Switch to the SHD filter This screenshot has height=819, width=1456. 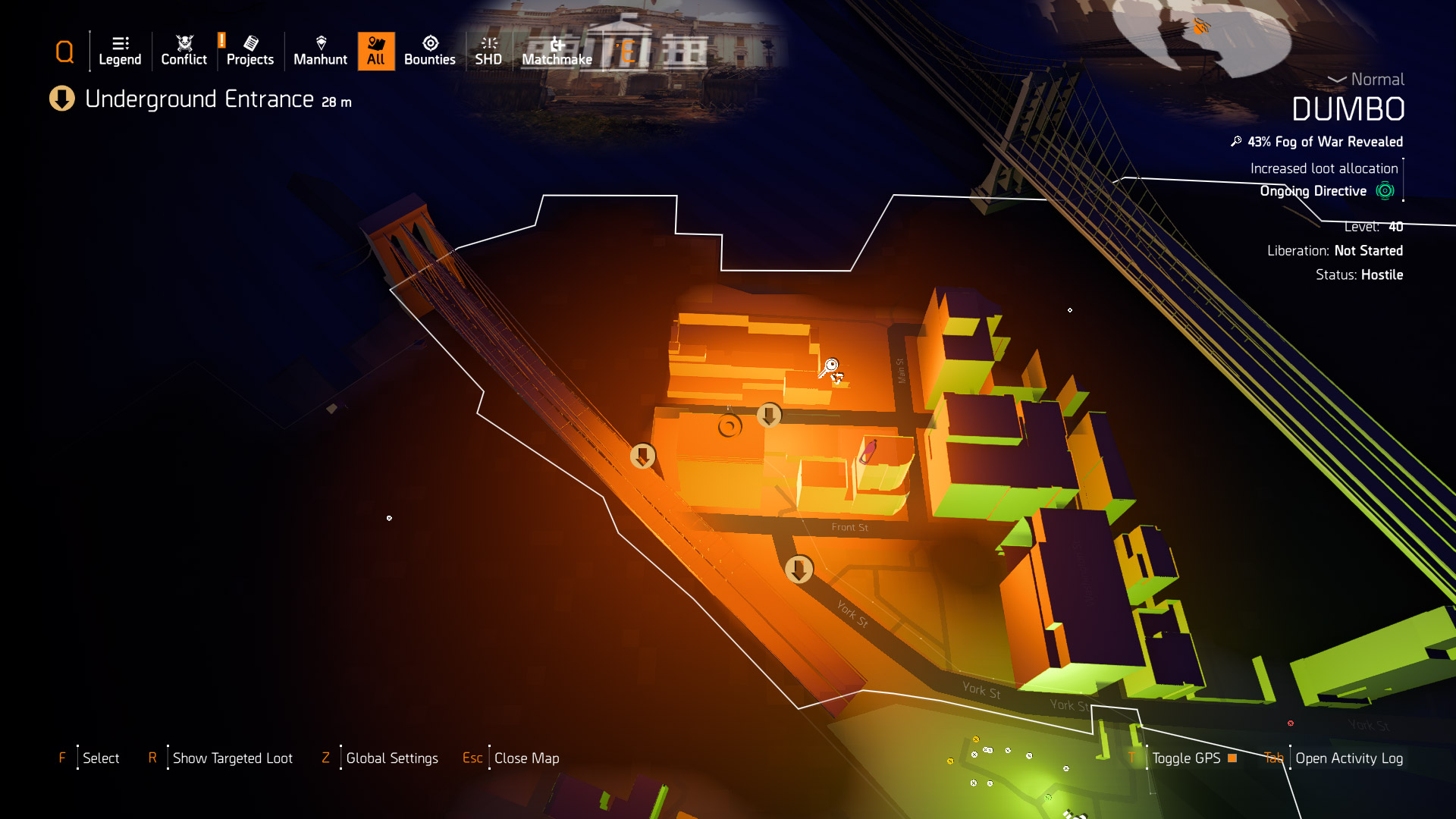(488, 51)
